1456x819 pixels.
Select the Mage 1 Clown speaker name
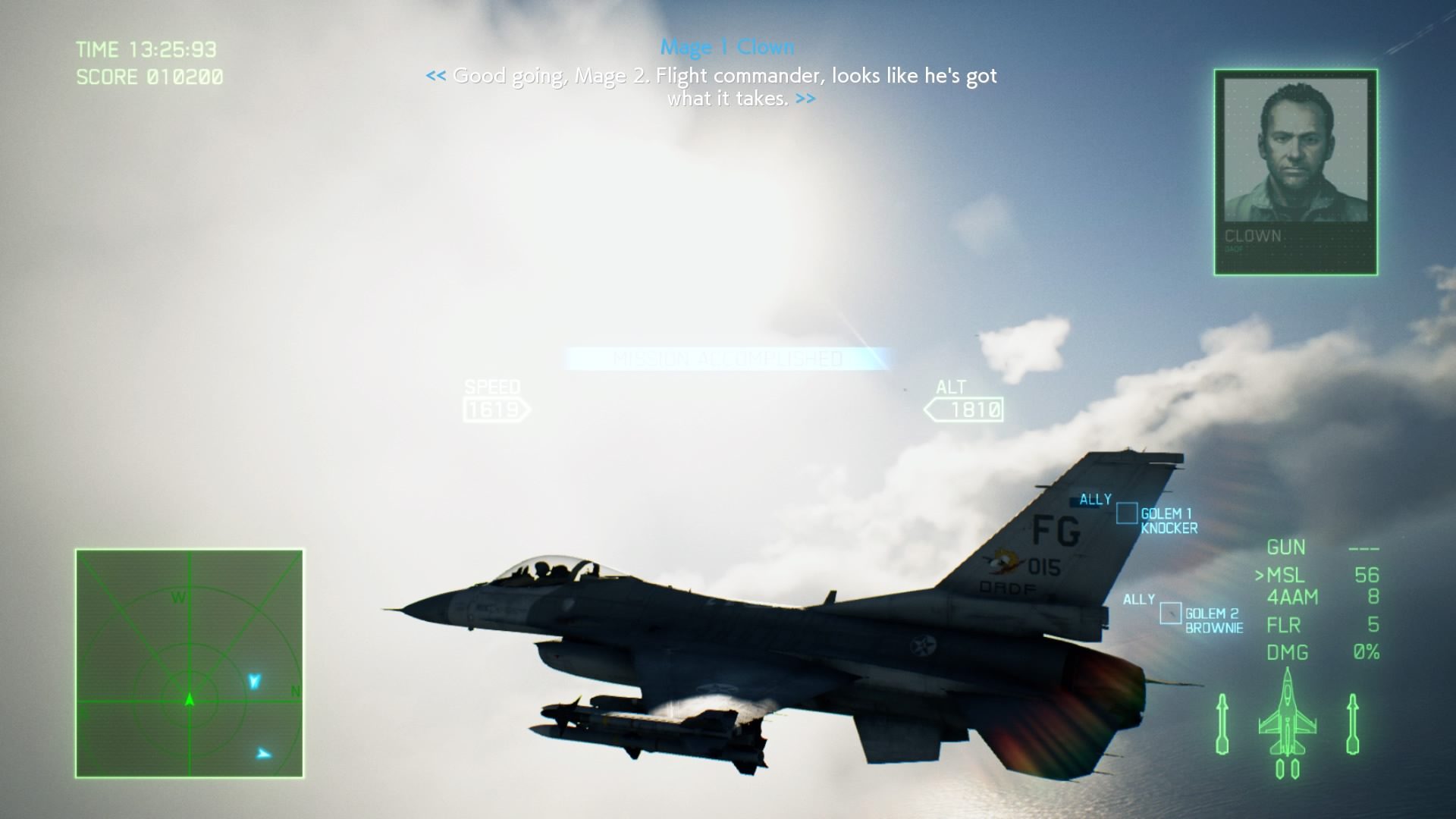pyautogui.click(x=729, y=47)
